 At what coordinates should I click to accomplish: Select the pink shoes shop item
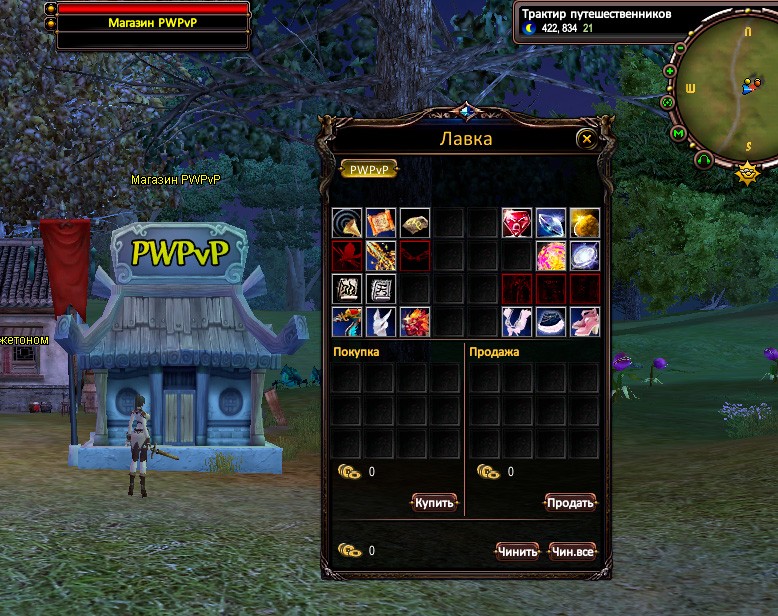(585, 322)
